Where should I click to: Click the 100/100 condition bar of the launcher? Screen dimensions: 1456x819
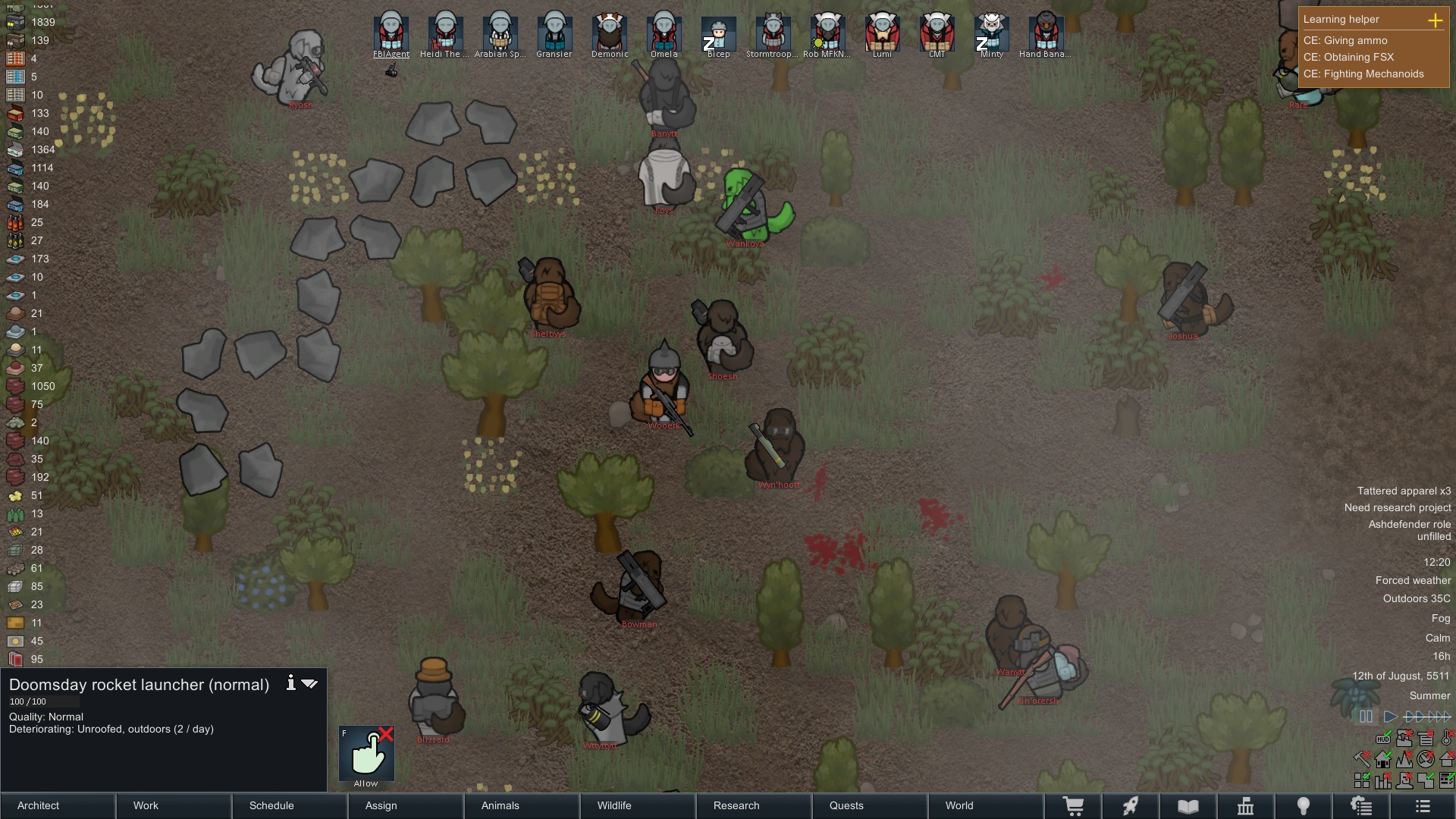[x=43, y=701]
